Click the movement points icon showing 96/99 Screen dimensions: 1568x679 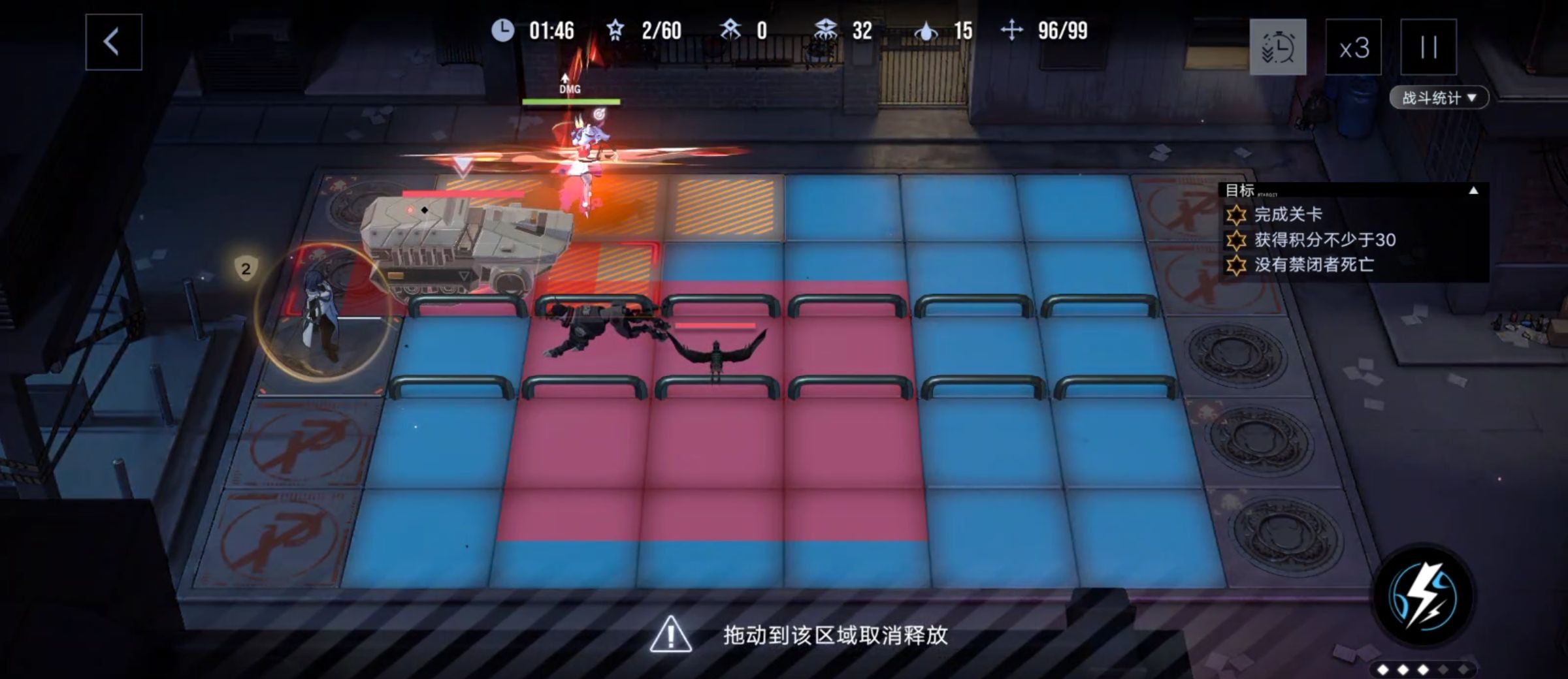pos(1013,30)
